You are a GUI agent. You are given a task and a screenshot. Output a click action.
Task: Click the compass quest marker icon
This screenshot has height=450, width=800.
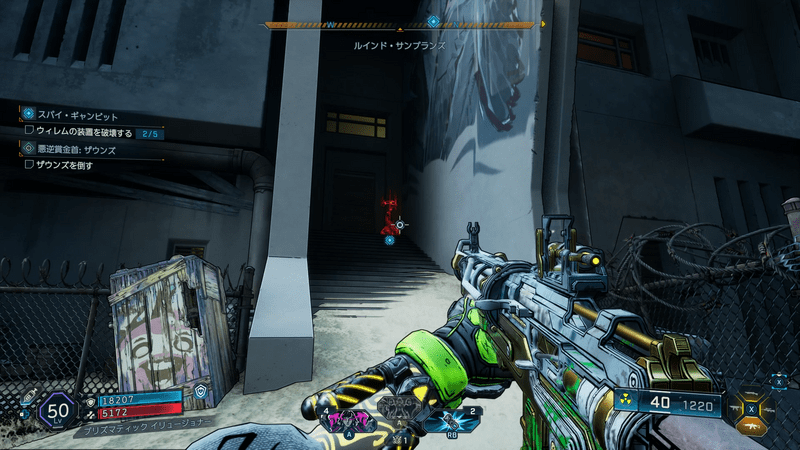(433, 20)
